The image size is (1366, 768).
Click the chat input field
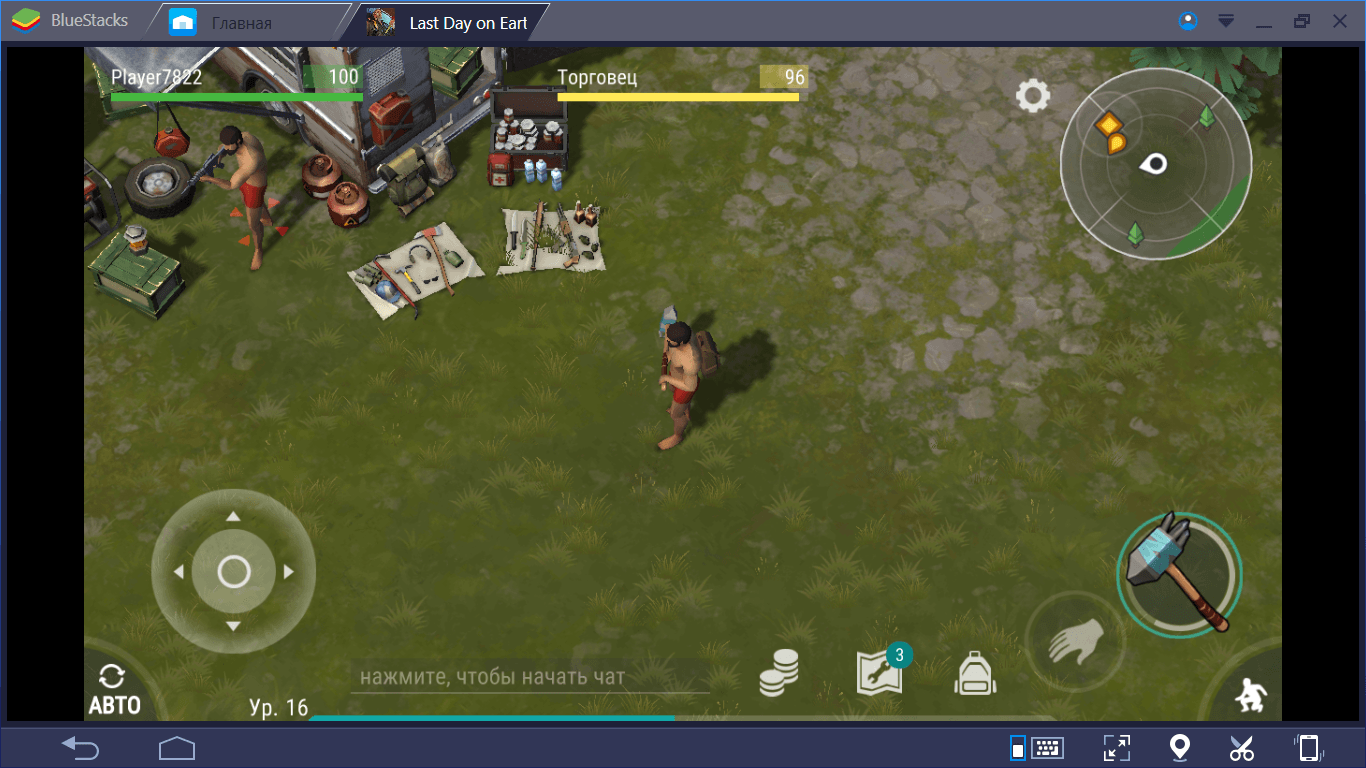click(x=530, y=677)
